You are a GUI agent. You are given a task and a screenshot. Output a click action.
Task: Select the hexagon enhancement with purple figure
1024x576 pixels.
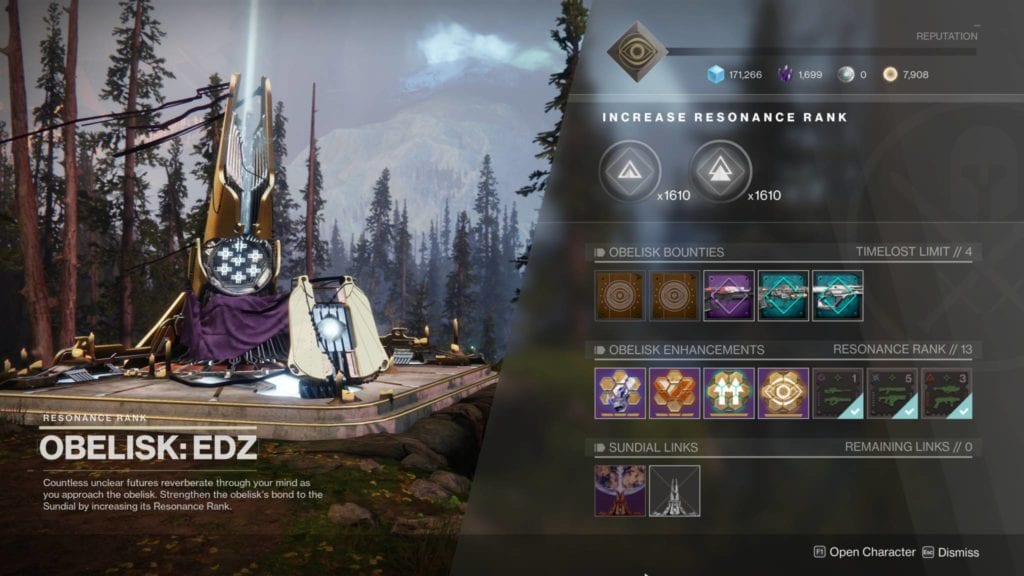pos(620,393)
